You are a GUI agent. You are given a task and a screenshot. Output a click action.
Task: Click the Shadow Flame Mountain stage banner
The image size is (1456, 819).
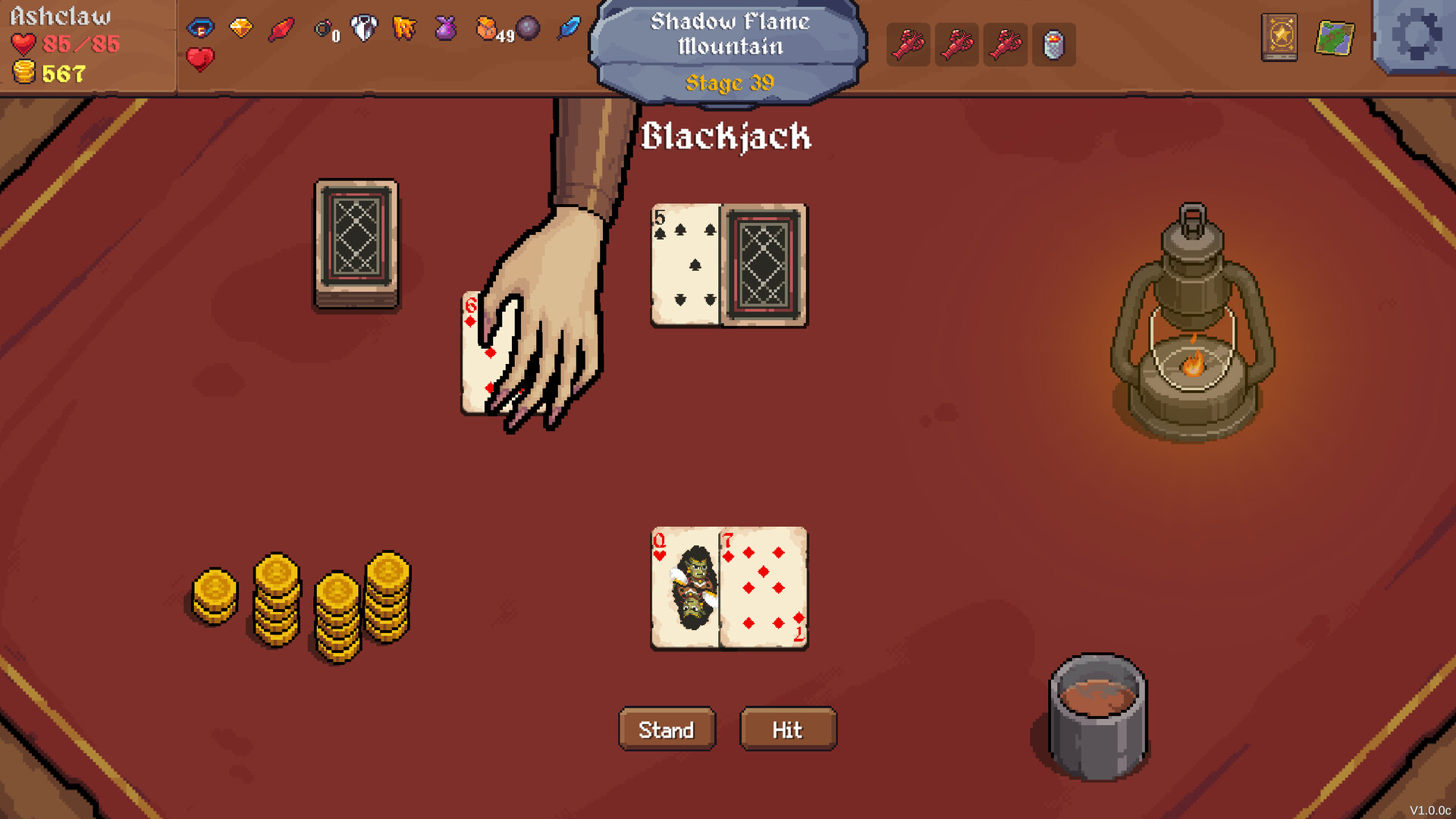(x=730, y=45)
